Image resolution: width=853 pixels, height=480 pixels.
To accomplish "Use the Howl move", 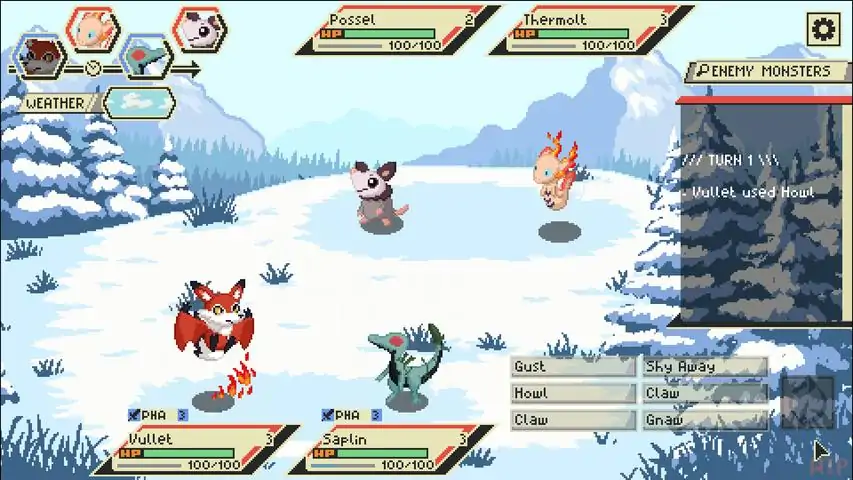I will [573, 394].
